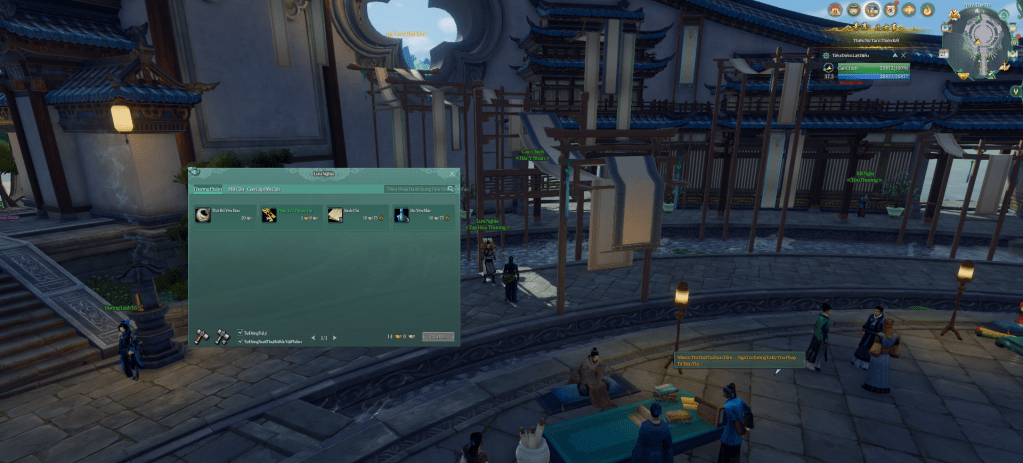This screenshot has height=463, width=1023.
Task: Toggle the Tự Động Tu Lý checkbox
Action: (x=241, y=333)
